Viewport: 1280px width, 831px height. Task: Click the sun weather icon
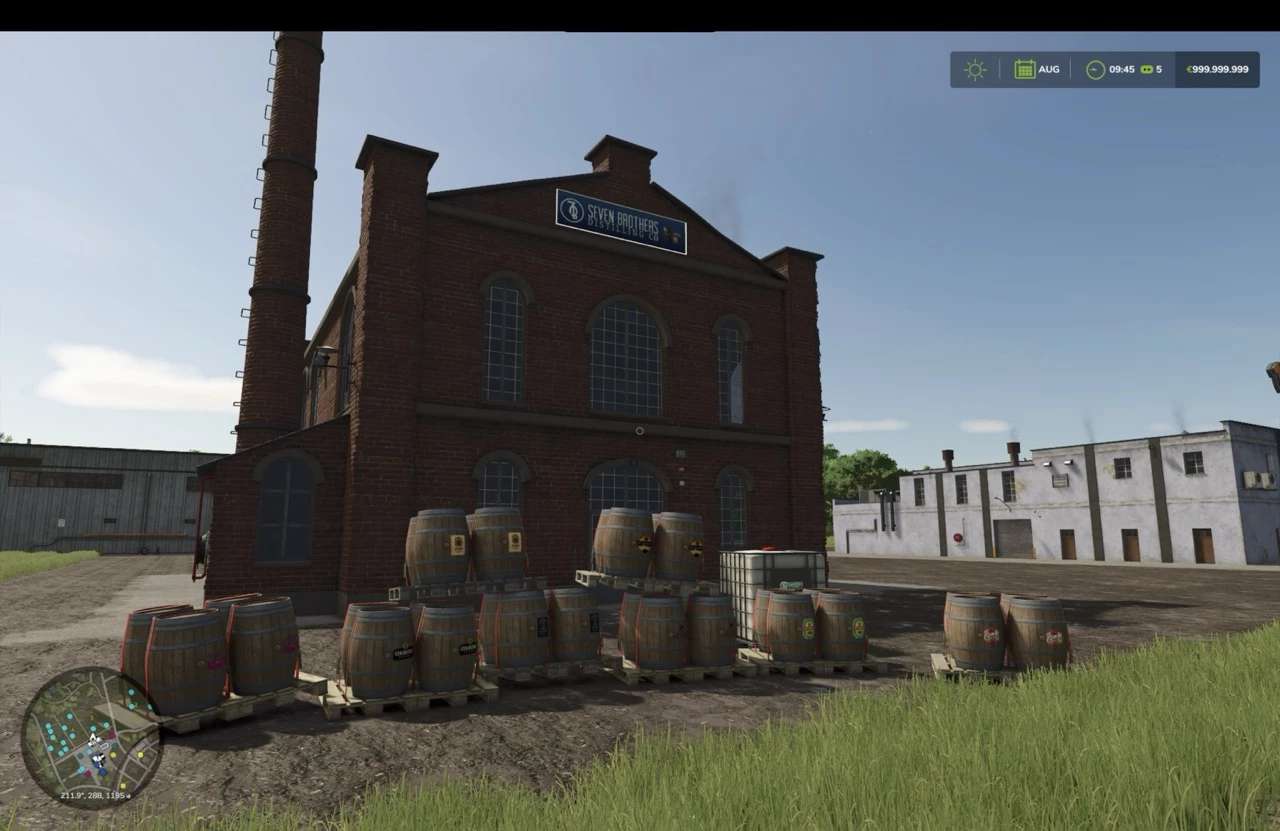coord(975,69)
